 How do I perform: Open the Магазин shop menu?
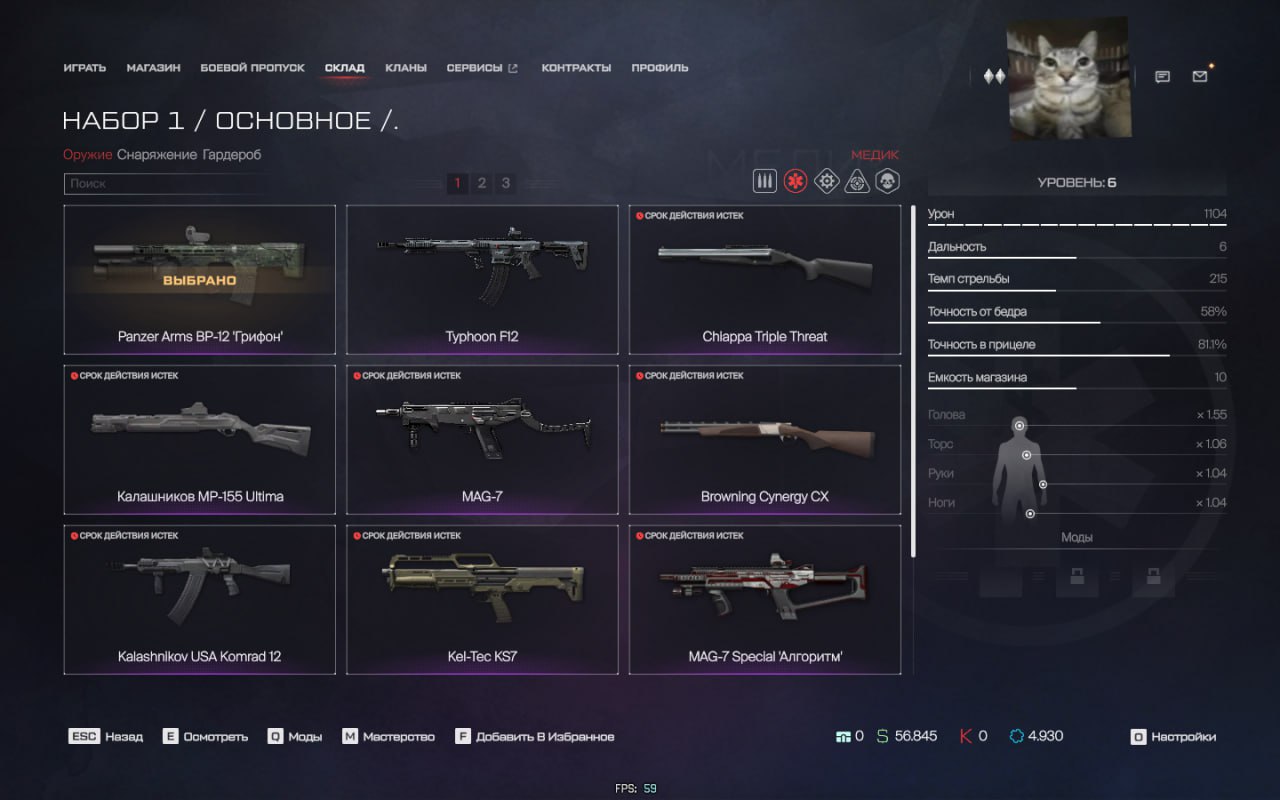pyautogui.click(x=153, y=68)
